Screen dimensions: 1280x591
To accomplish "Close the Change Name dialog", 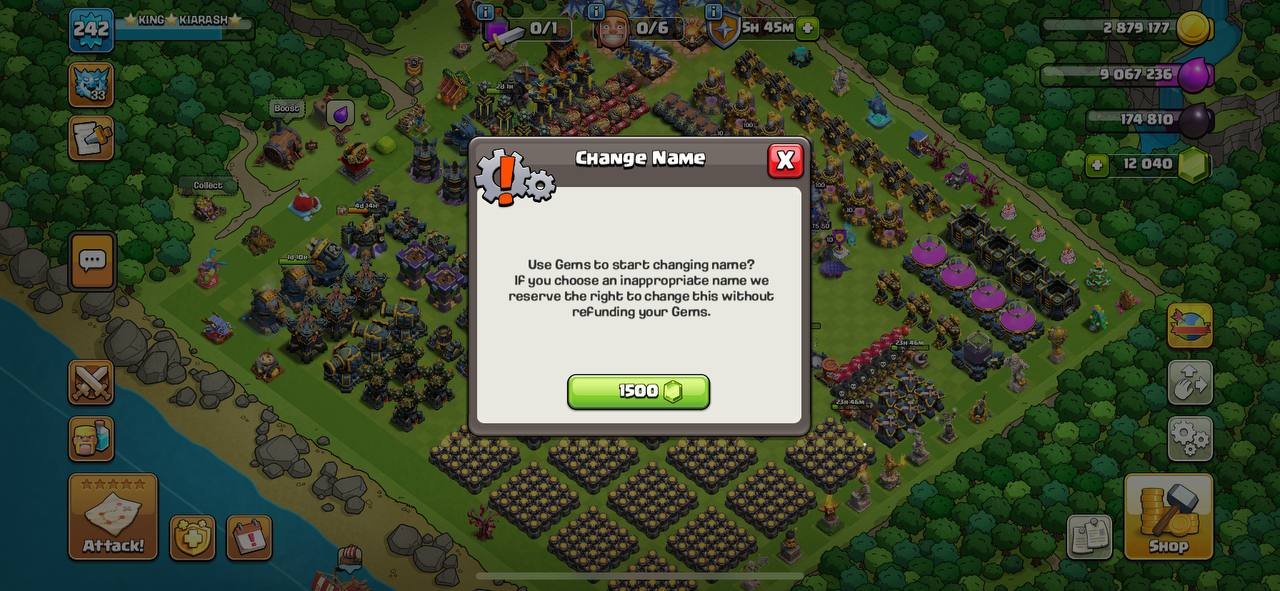I will [785, 160].
